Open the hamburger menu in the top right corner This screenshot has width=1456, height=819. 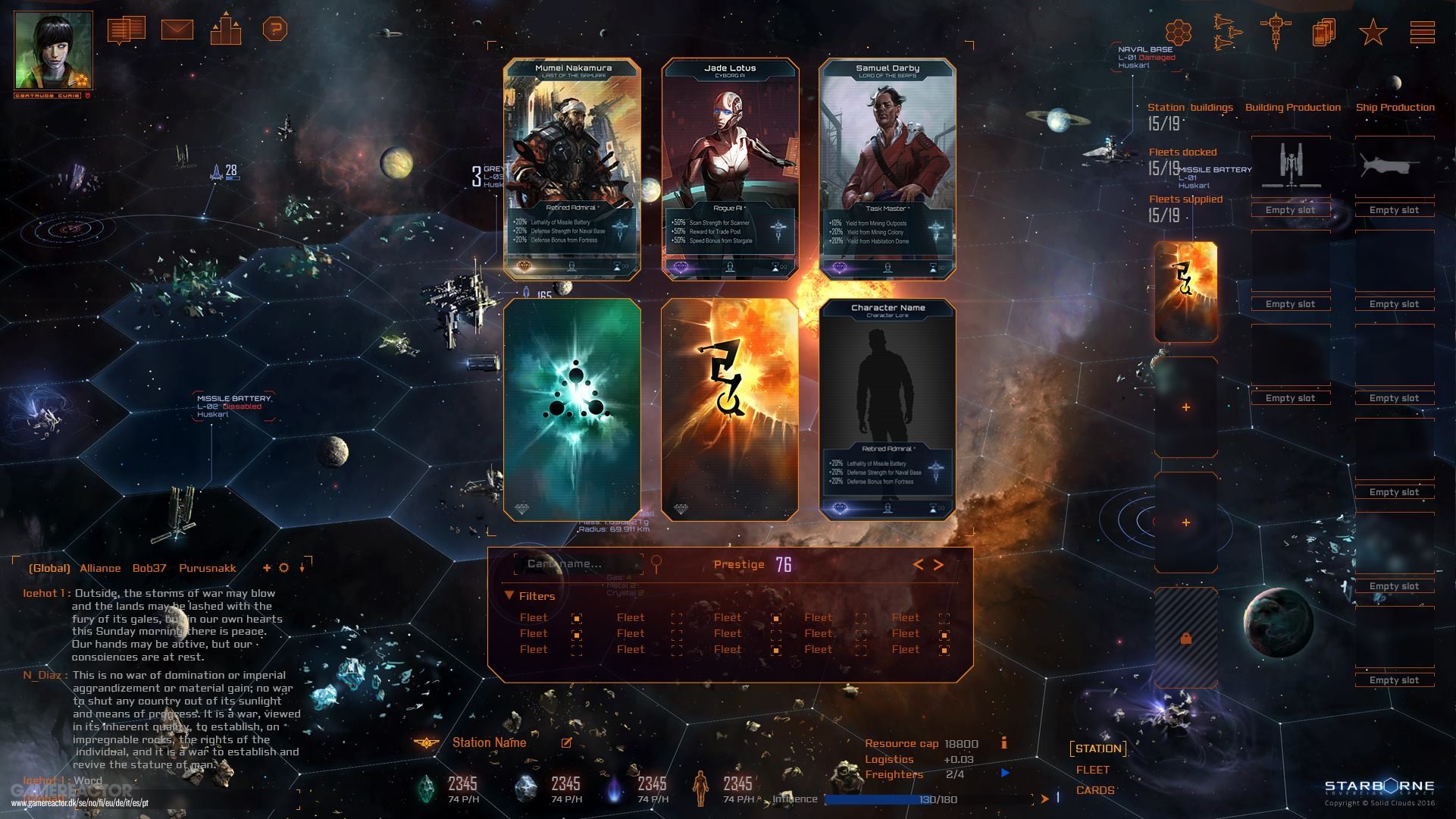point(1423,32)
